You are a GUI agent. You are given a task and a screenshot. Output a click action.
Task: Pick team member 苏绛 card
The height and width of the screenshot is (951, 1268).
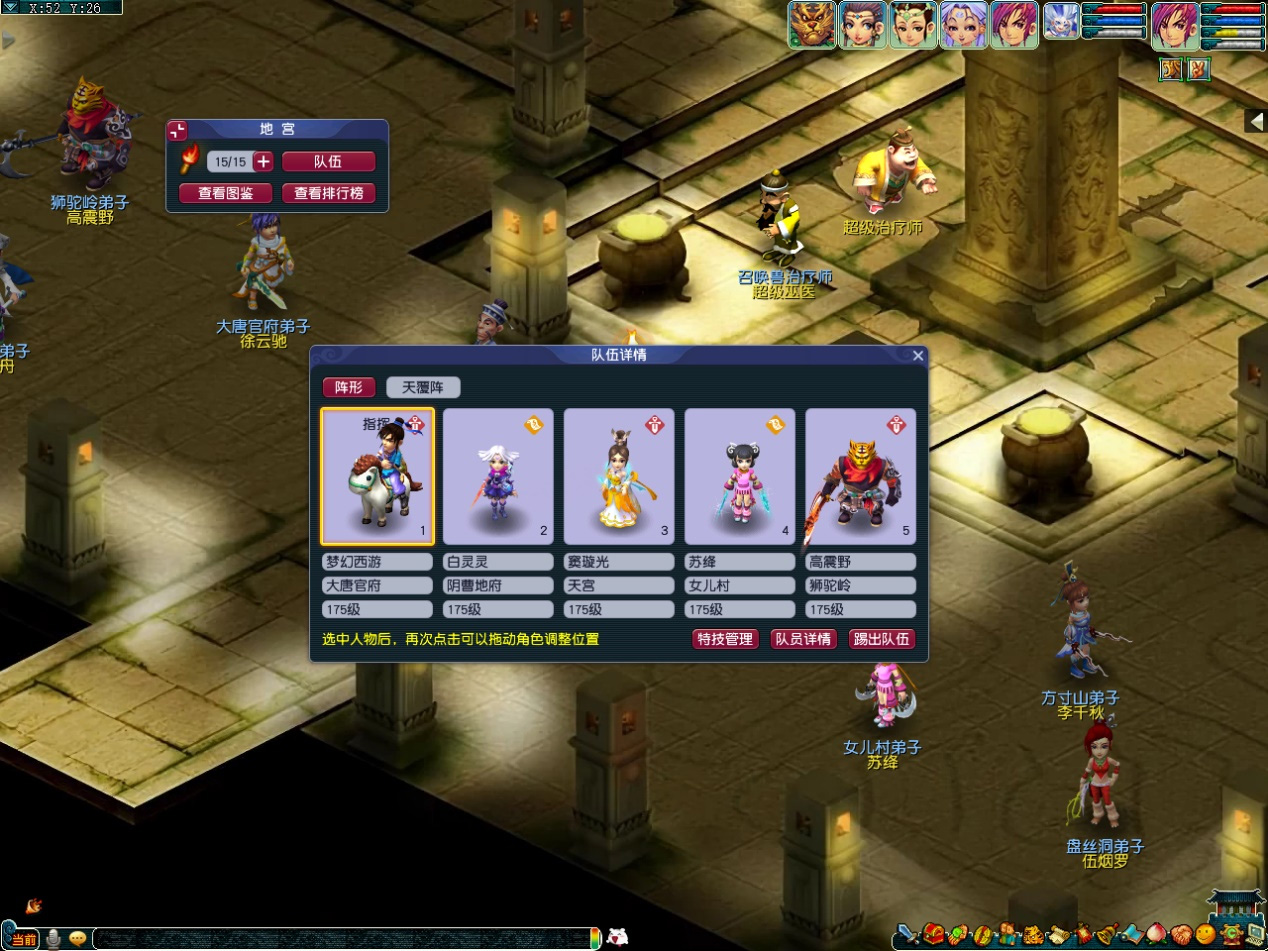[x=740, y=476]
